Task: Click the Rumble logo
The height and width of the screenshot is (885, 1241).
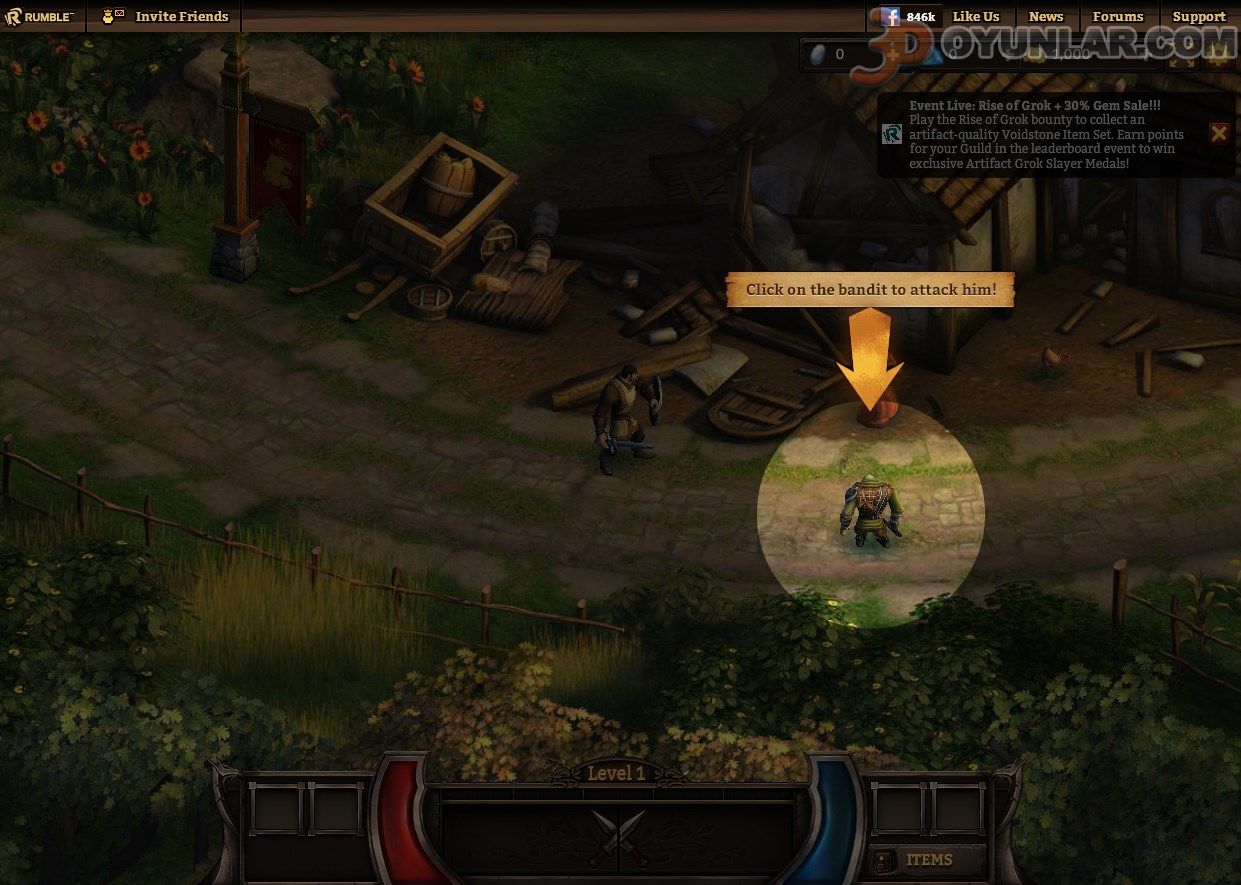Action: pos(40,16)
